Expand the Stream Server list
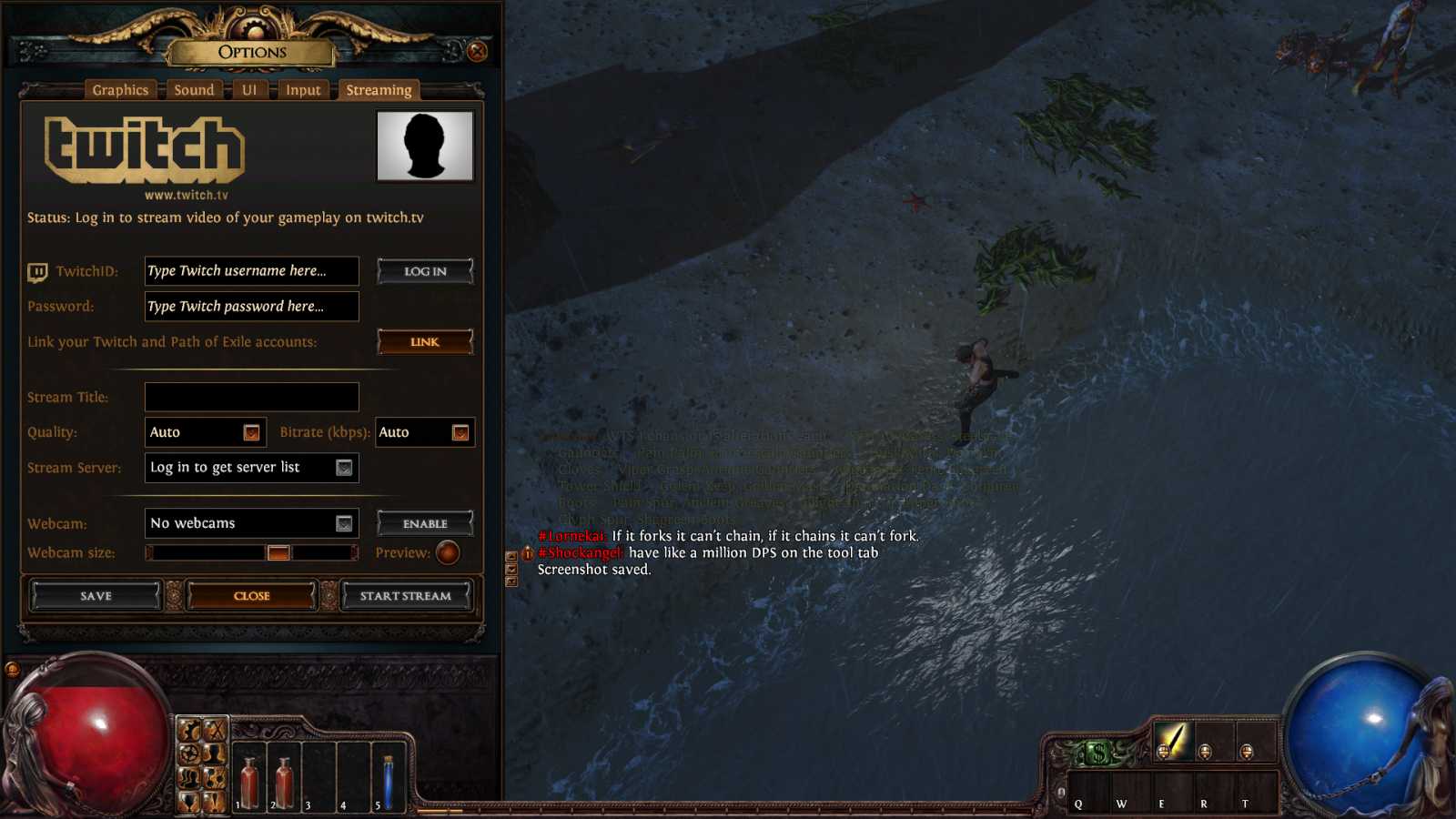The height and width of the screenshot is (819, 1456). pos(343,468)
